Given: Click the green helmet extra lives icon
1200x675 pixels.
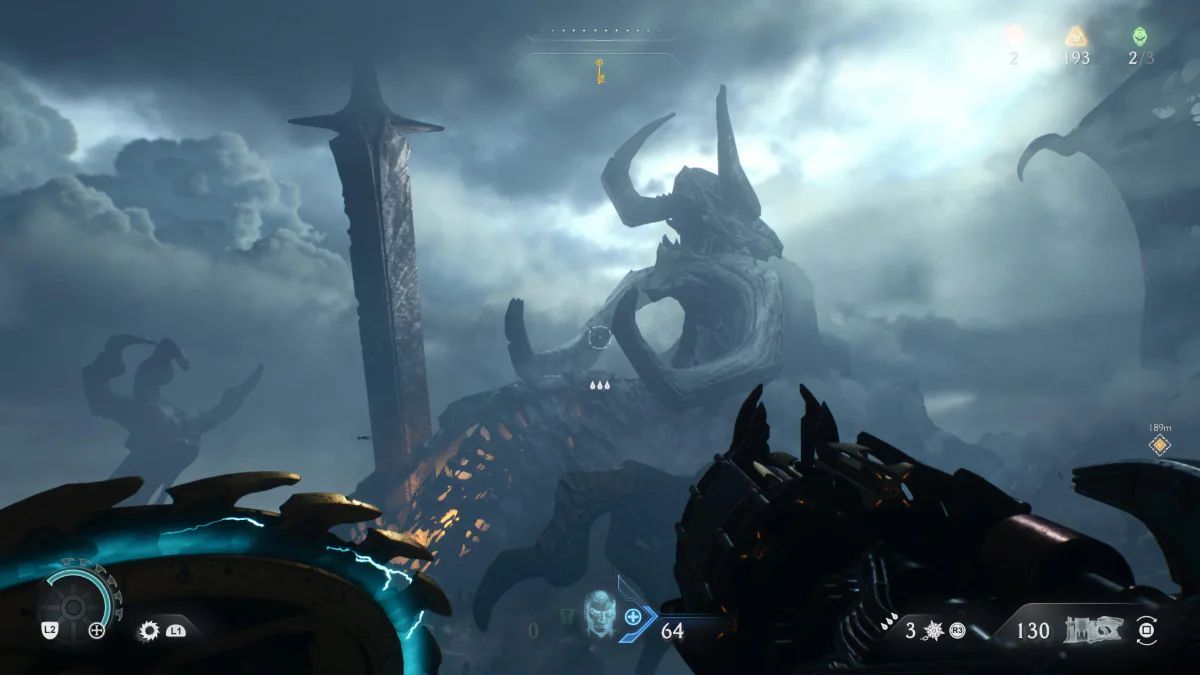Looking at the screenshot, I should 1139,37.
